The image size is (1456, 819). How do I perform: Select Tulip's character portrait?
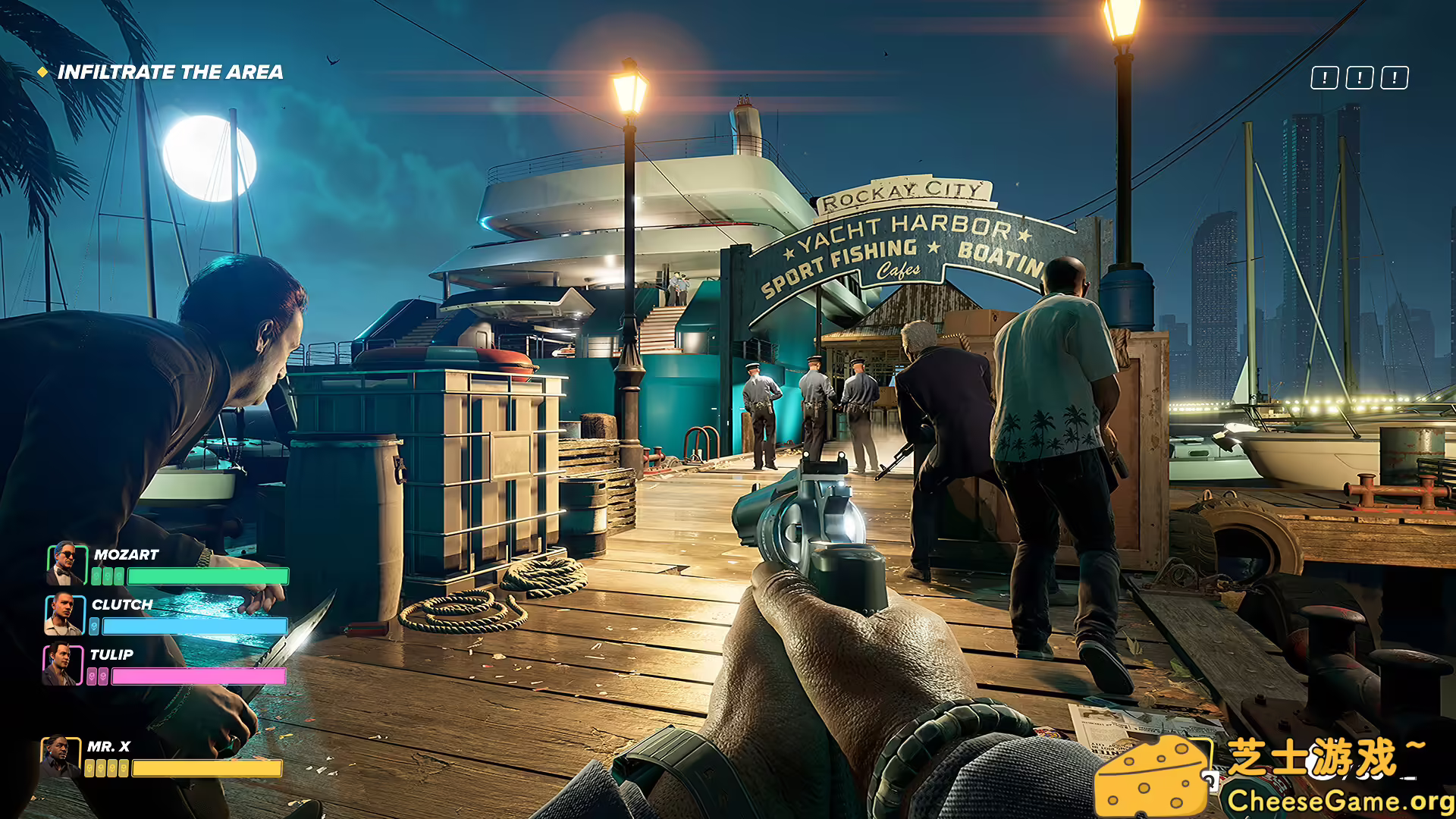(61, 665)
